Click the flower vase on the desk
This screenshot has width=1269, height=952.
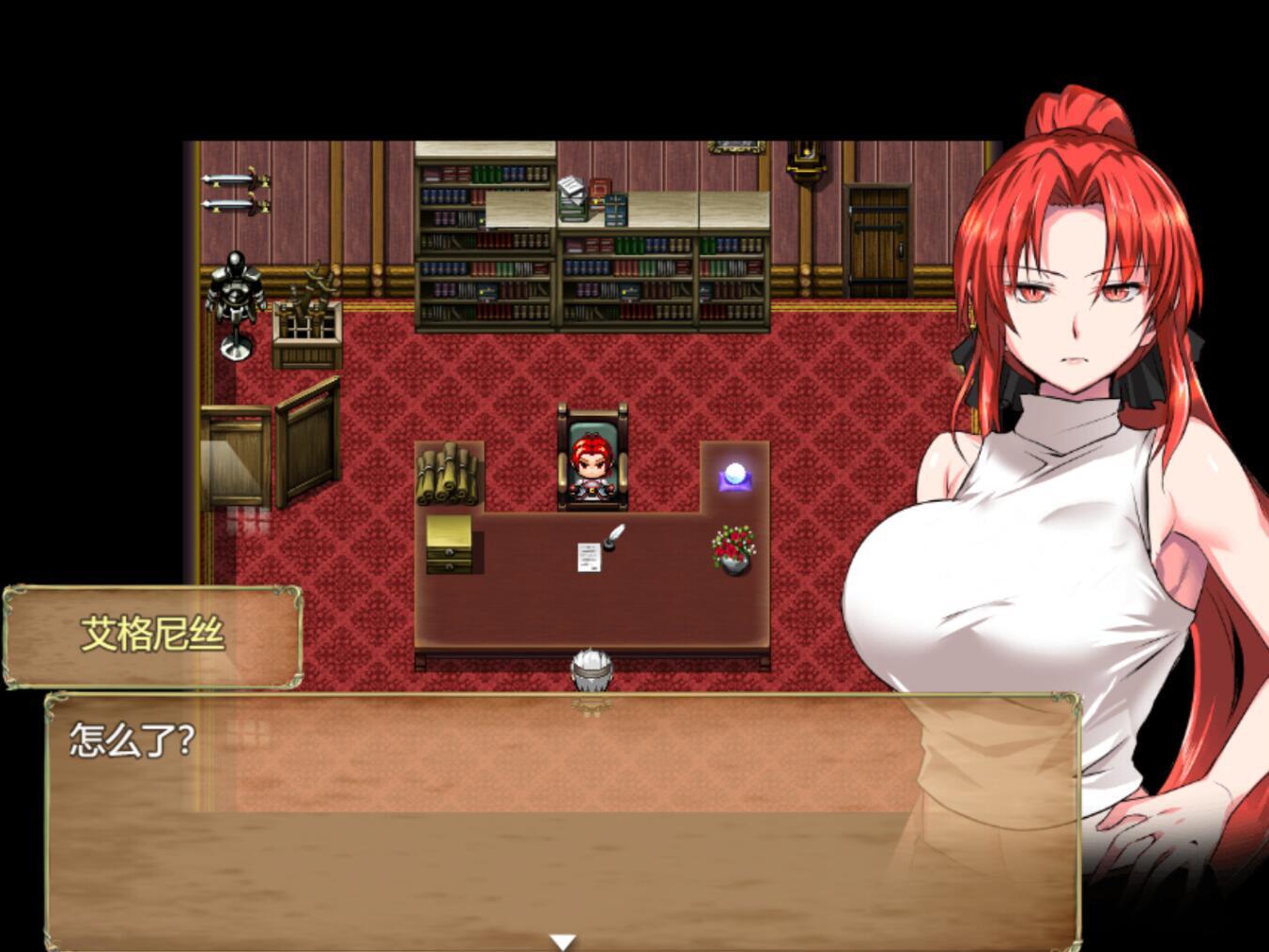(x=732, y=549)
